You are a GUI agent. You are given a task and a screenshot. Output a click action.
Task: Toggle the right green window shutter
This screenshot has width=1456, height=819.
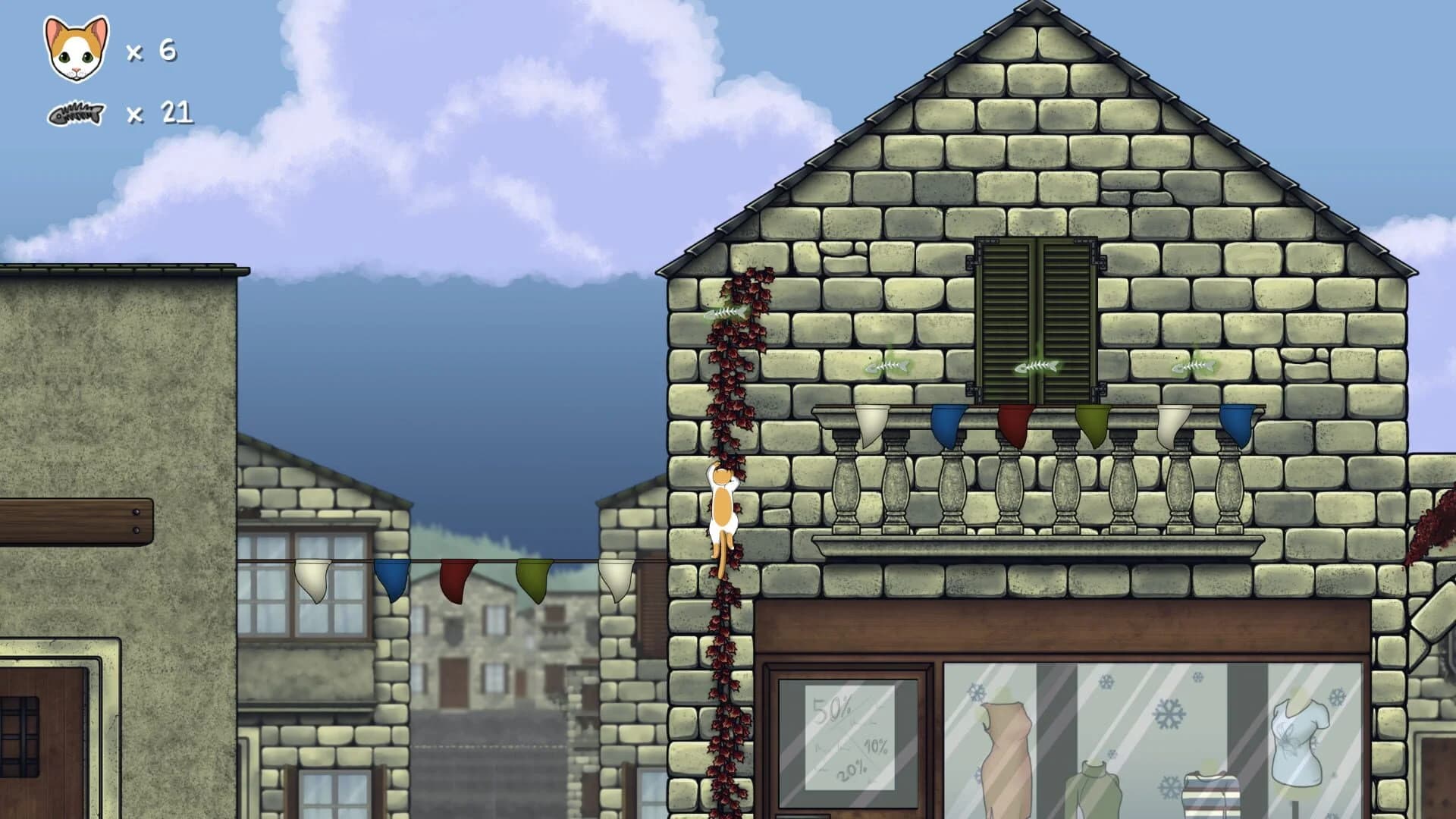point(1069,318)
